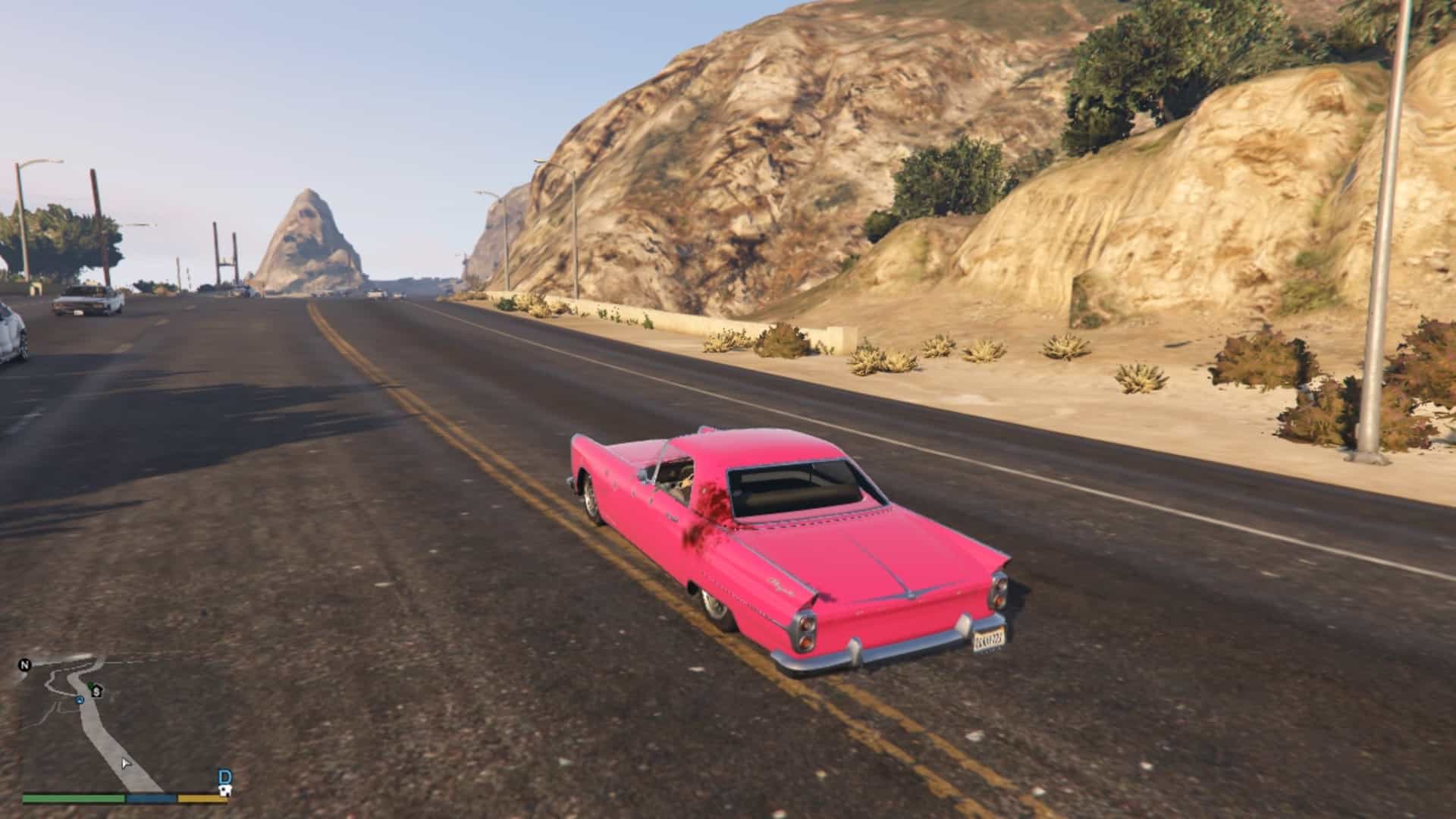The image size is (1456, 819).
Task: Click the blue circular blip on the minimap road
Action: [80, 700]
